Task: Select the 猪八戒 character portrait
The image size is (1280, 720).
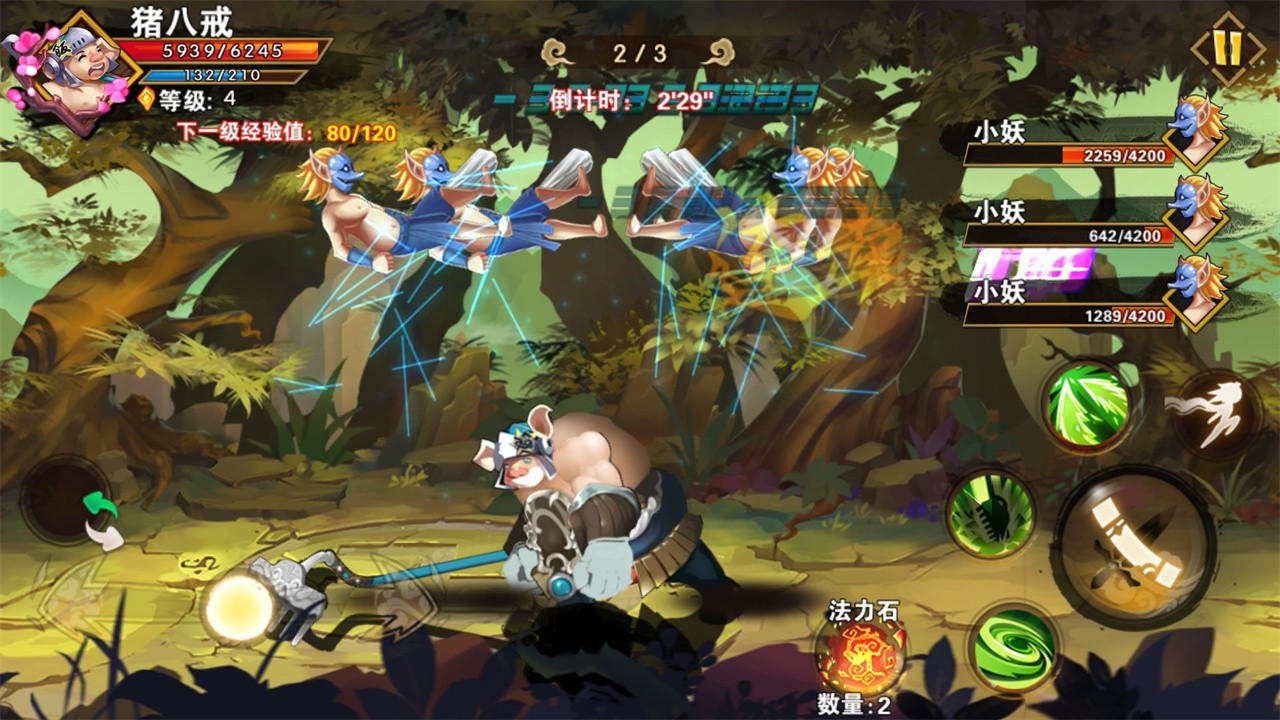Action: tap(70, 70)
